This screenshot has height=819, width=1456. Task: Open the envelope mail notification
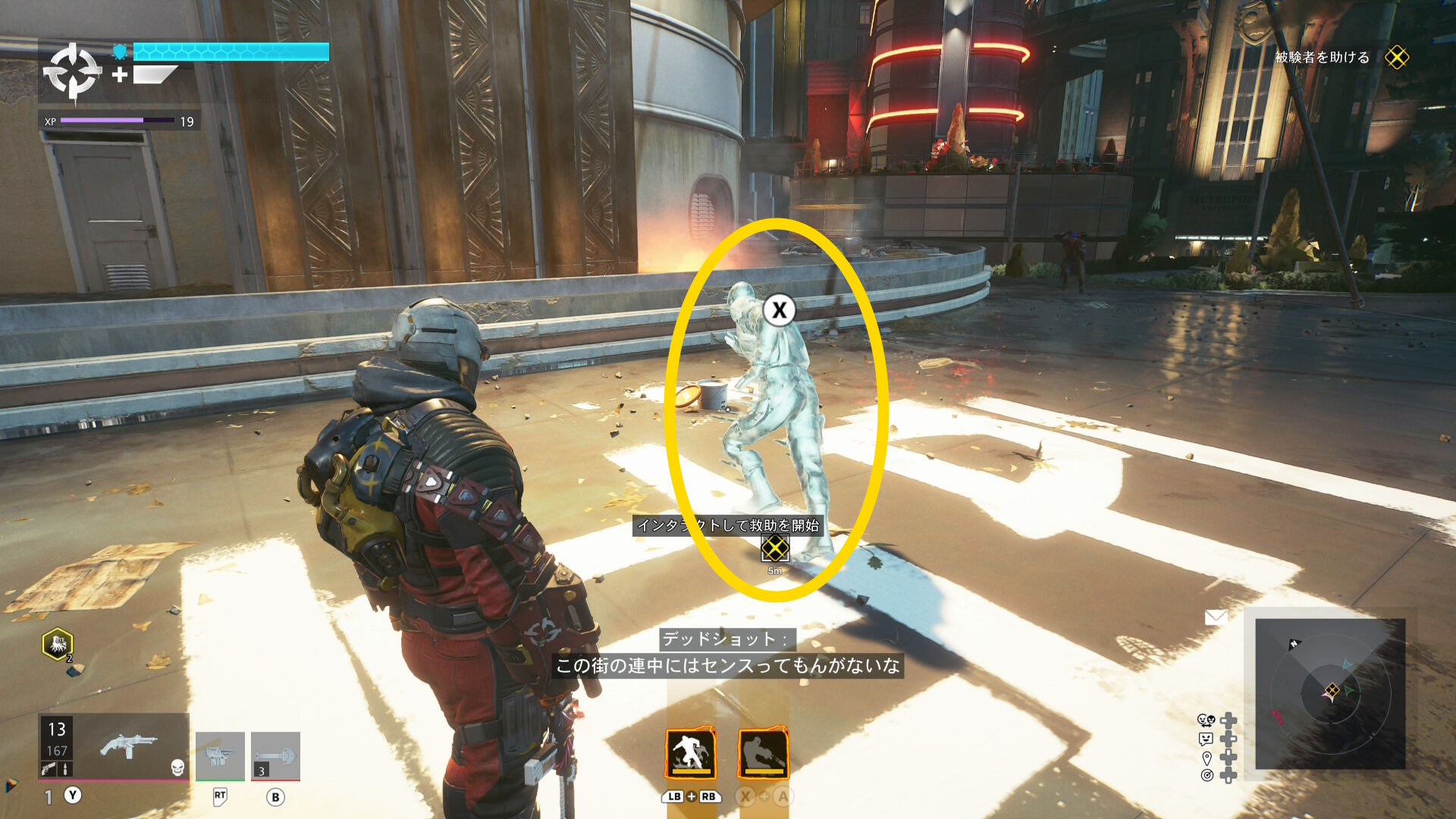[1216, 617]
